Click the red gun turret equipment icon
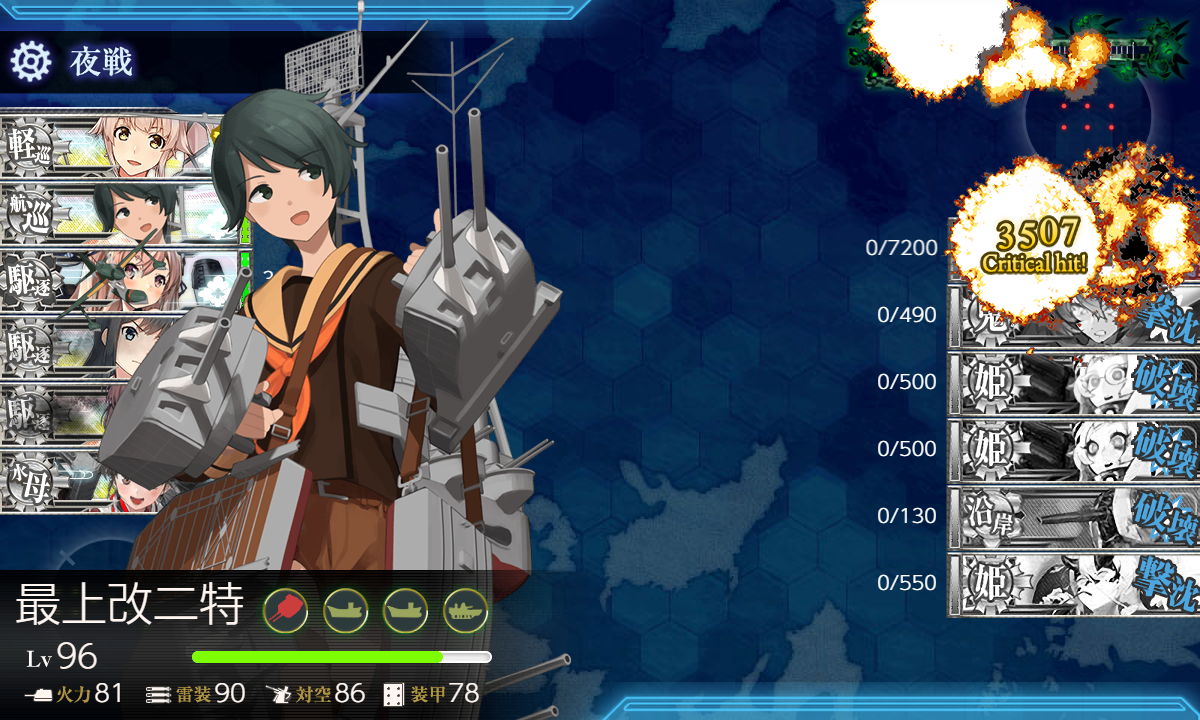 285,608
